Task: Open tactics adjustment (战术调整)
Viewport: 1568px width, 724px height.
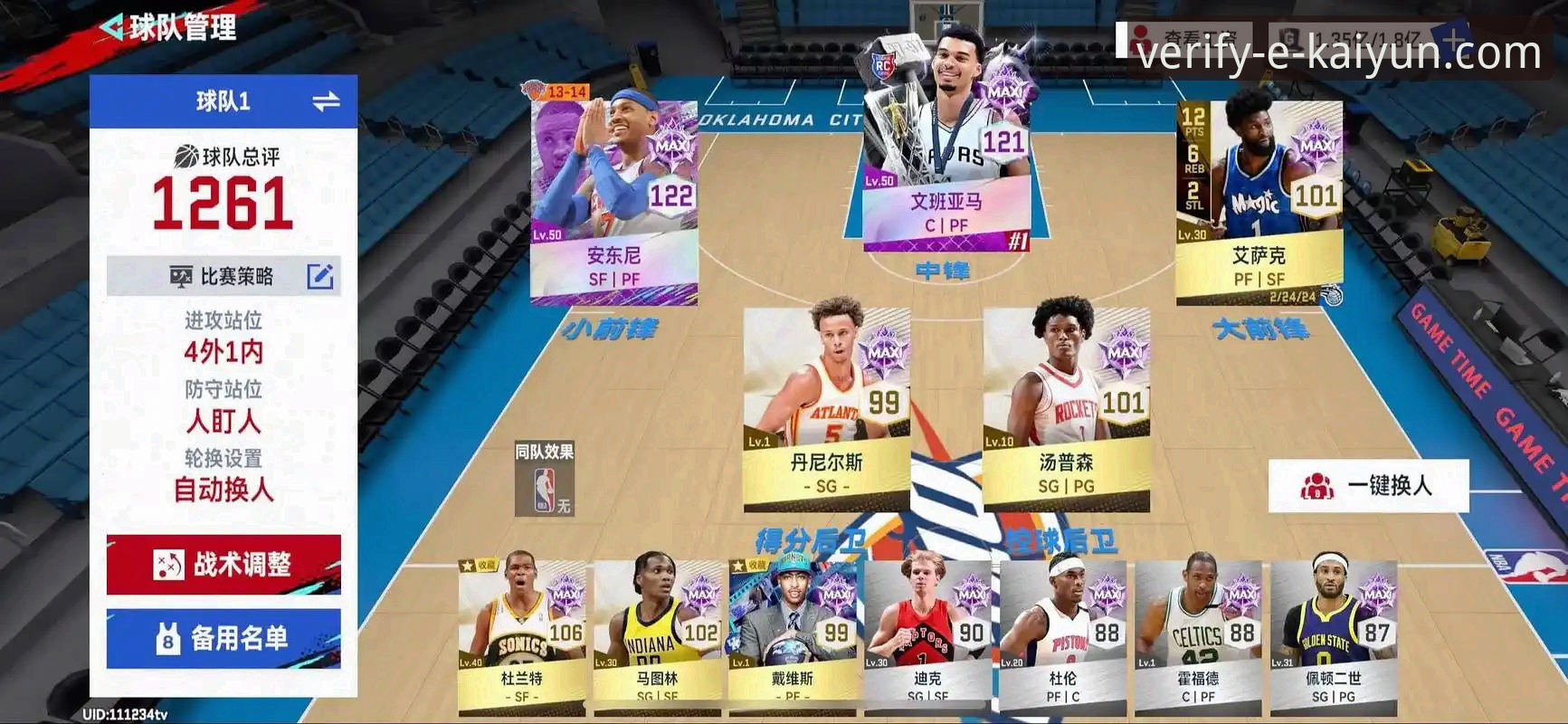Action: (223, 565)
